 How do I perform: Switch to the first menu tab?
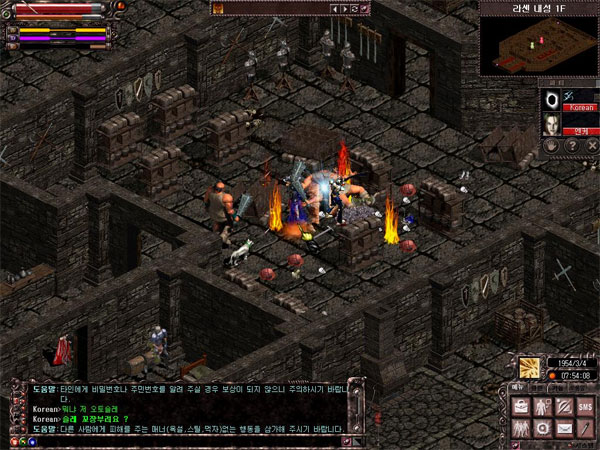518,387
